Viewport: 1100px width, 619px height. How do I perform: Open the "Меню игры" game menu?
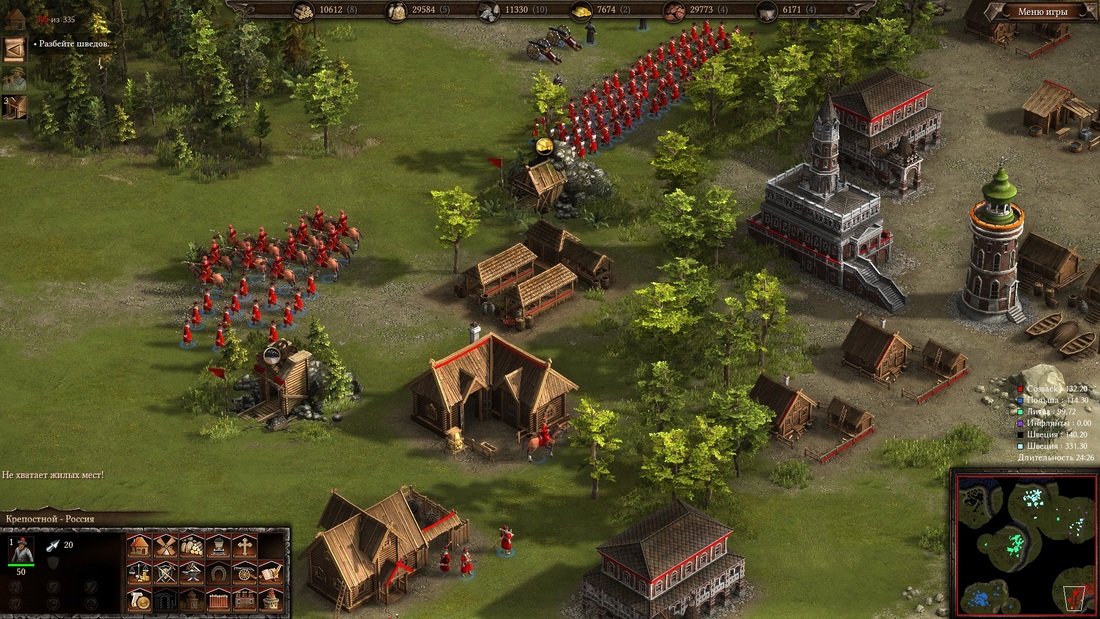pos(1042,12)
